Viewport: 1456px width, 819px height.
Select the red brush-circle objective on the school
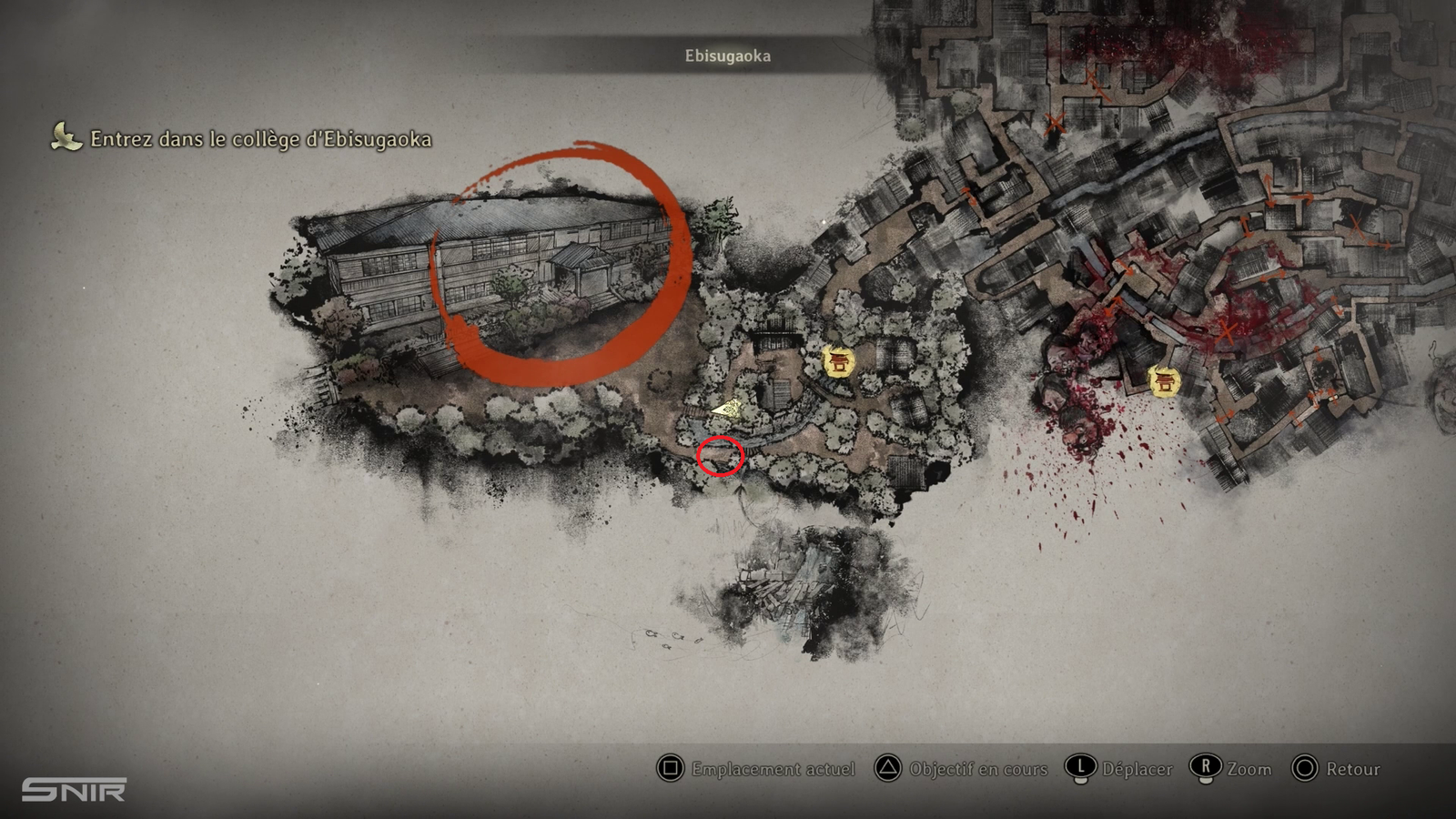(x=558, y=264)
